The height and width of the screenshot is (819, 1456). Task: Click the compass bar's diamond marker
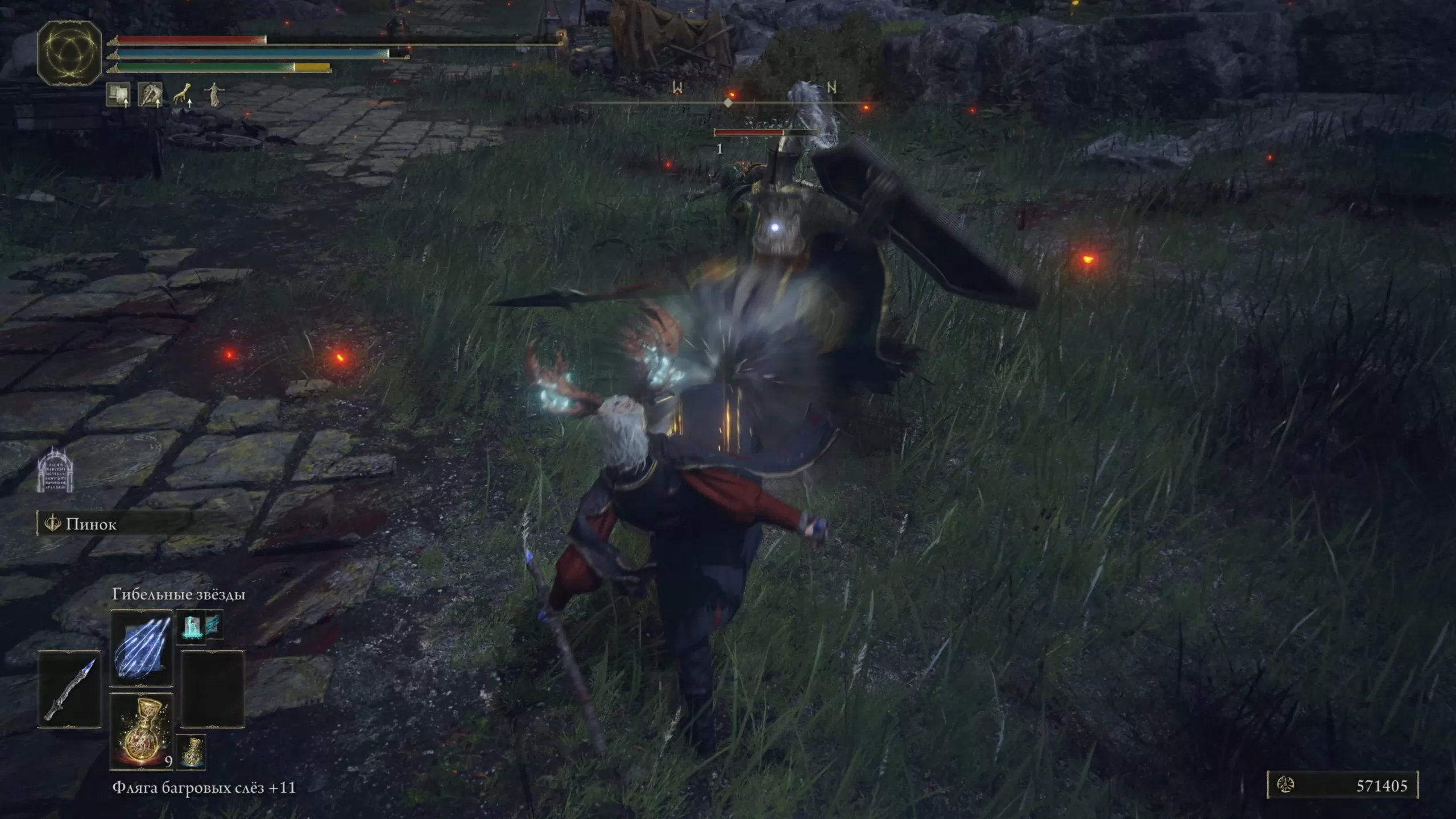click(728, 103)
